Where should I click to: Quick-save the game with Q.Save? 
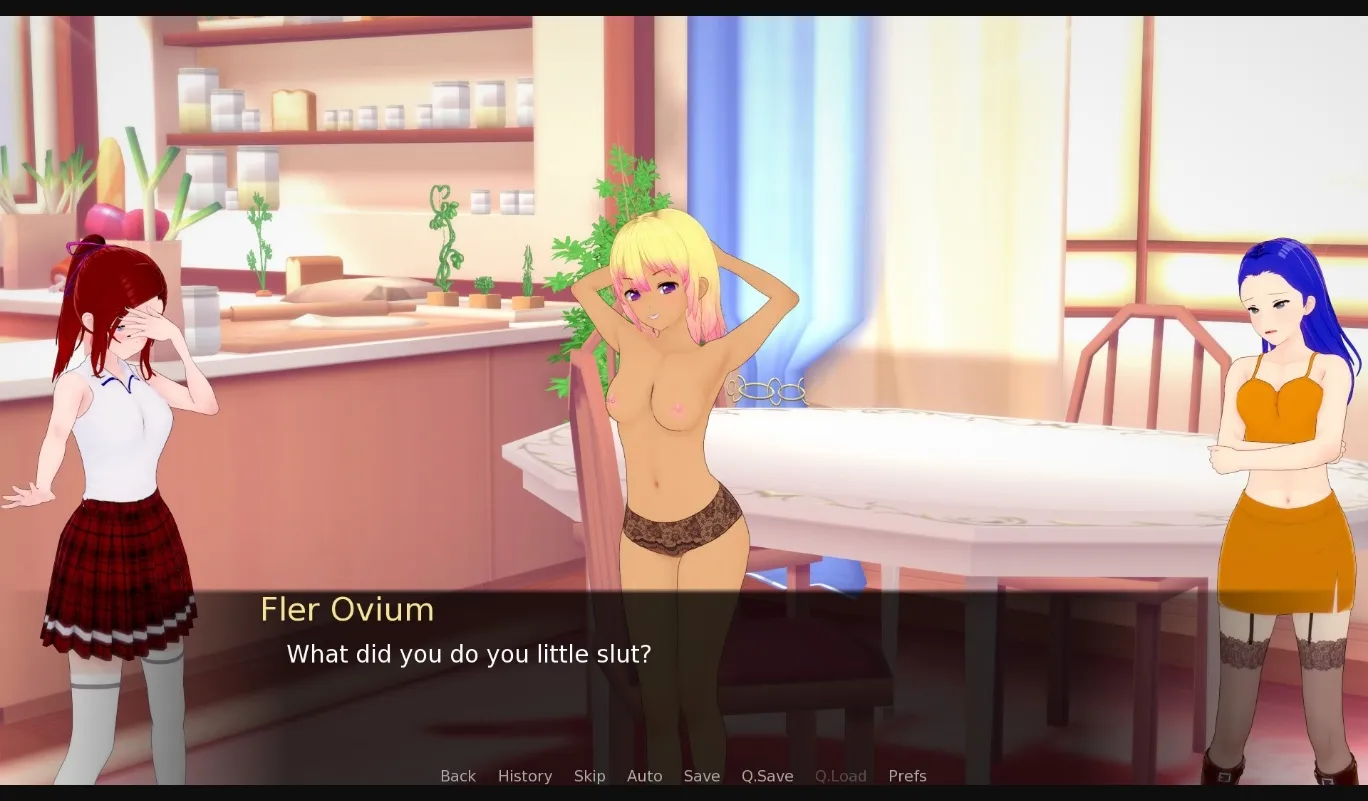coord(767,775)
